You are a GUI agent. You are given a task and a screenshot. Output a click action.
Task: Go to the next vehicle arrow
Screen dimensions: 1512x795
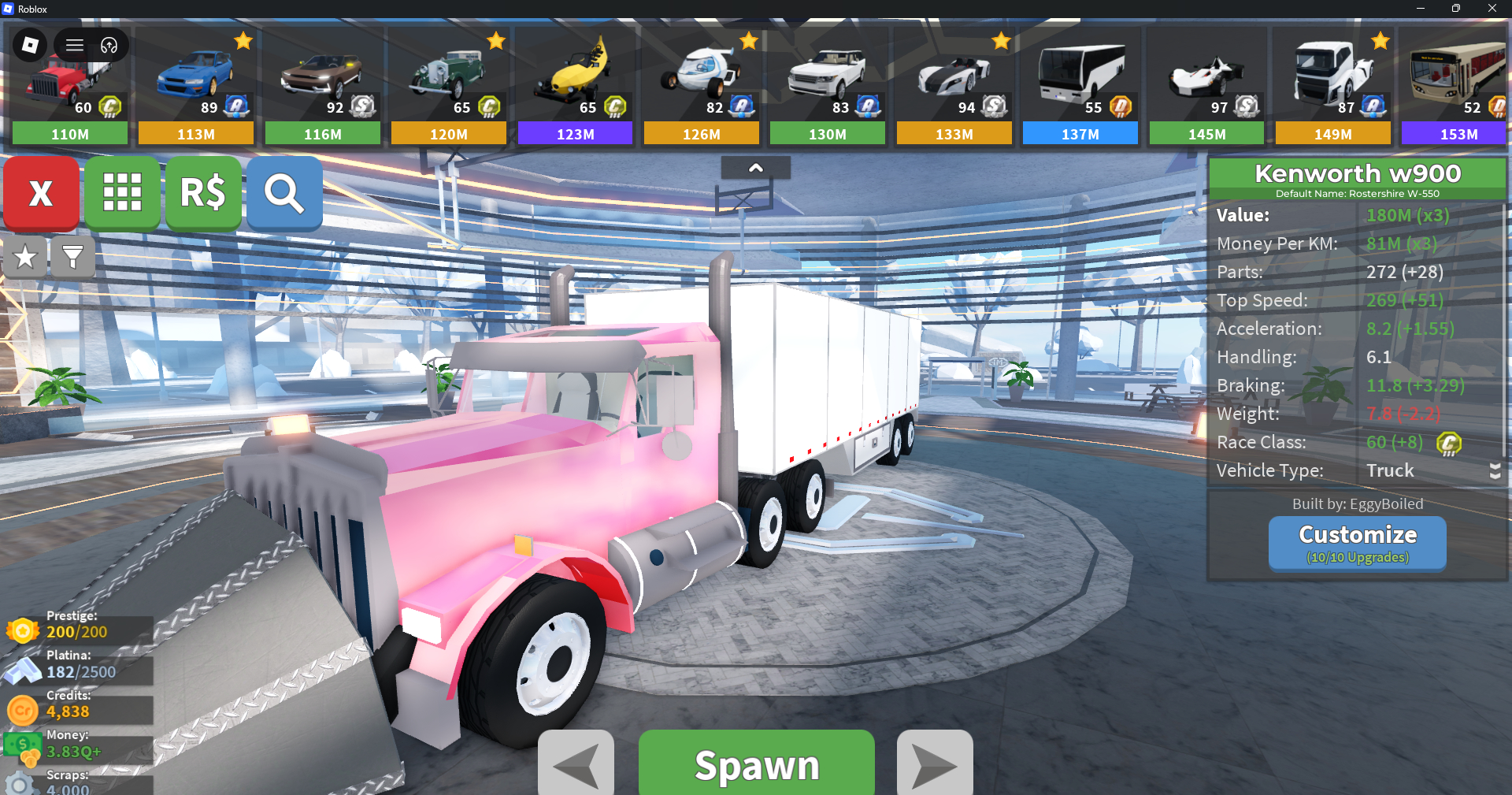(935, 764)
